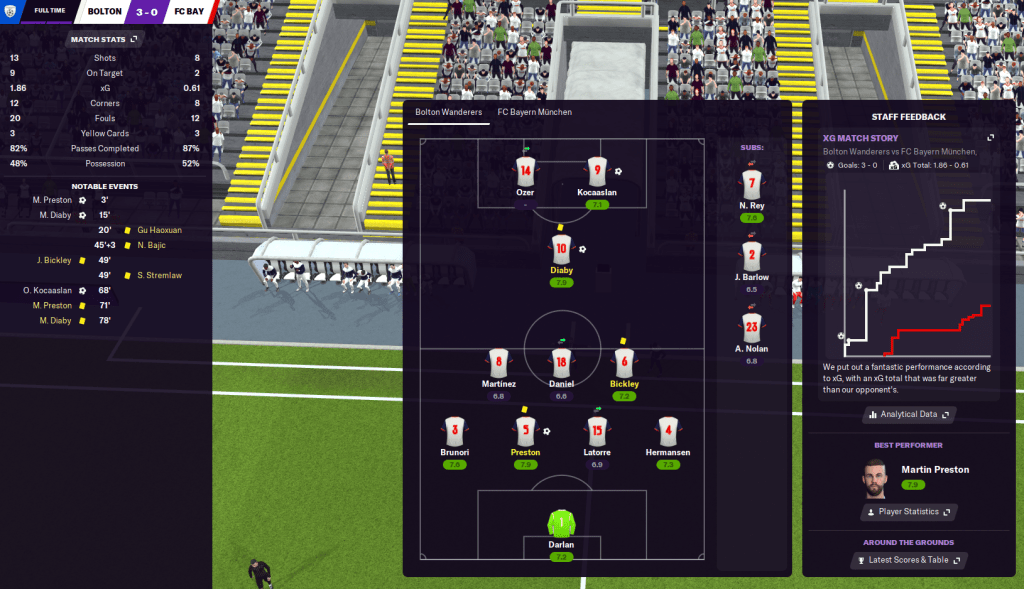The image size is (1024, 589).
Task: Select Diaby number 10 shirt
Action: tap(561, 249)
